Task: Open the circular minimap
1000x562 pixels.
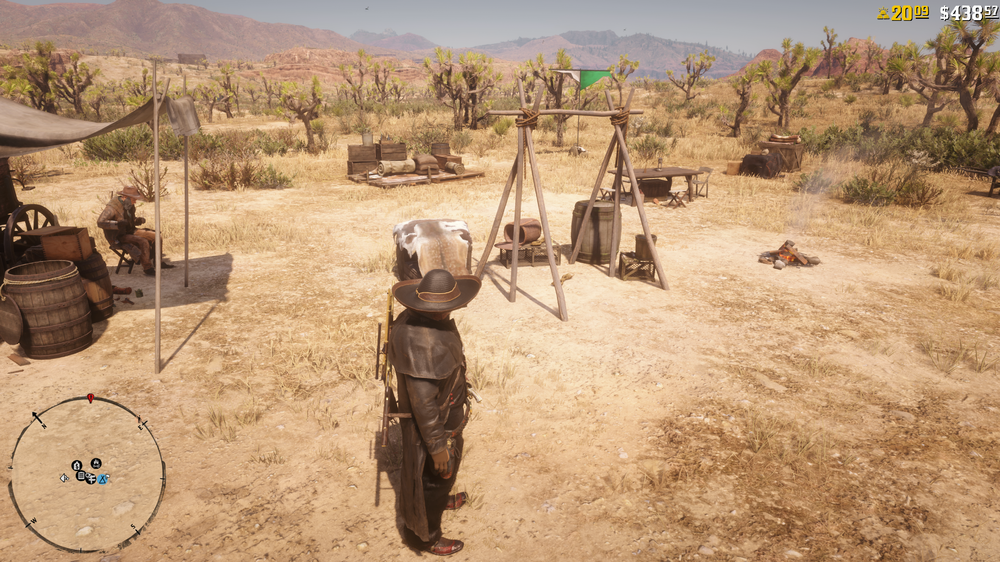Action: pos(87,475)
